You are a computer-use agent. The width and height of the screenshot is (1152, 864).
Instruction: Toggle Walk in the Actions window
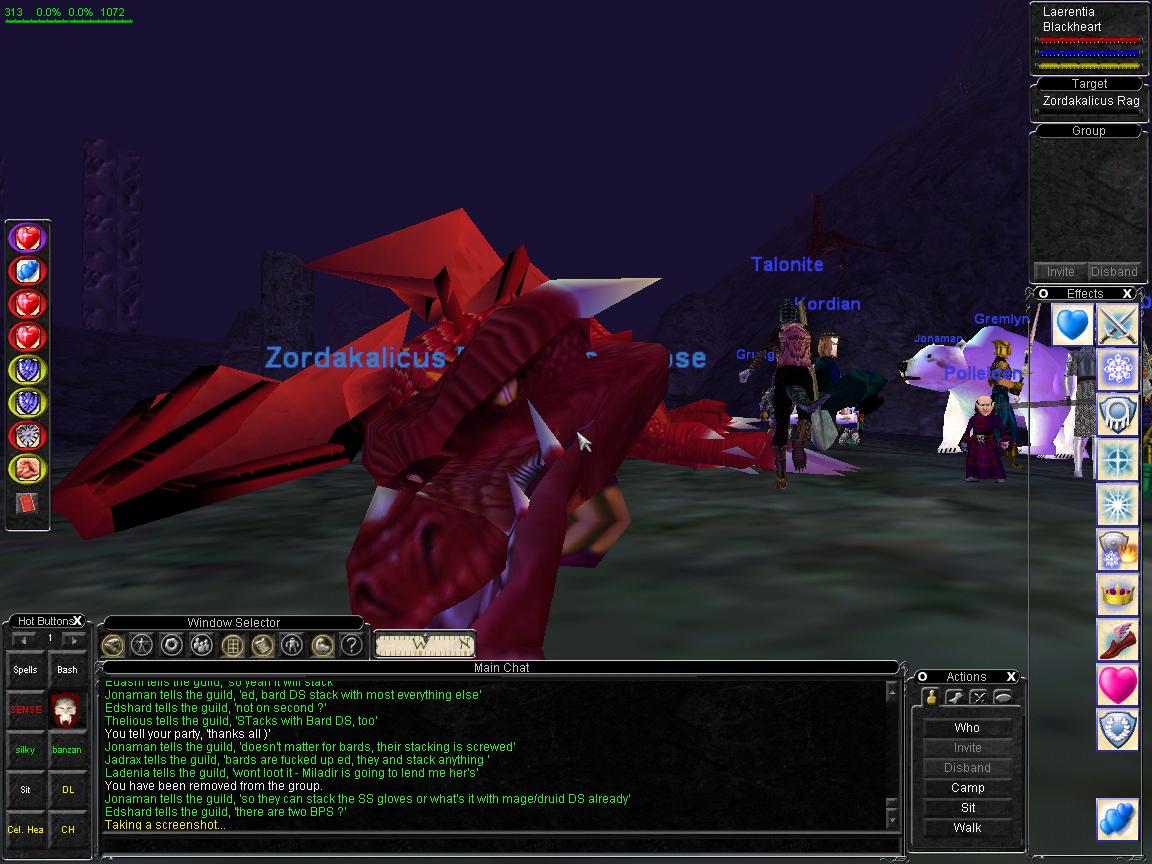967,828
